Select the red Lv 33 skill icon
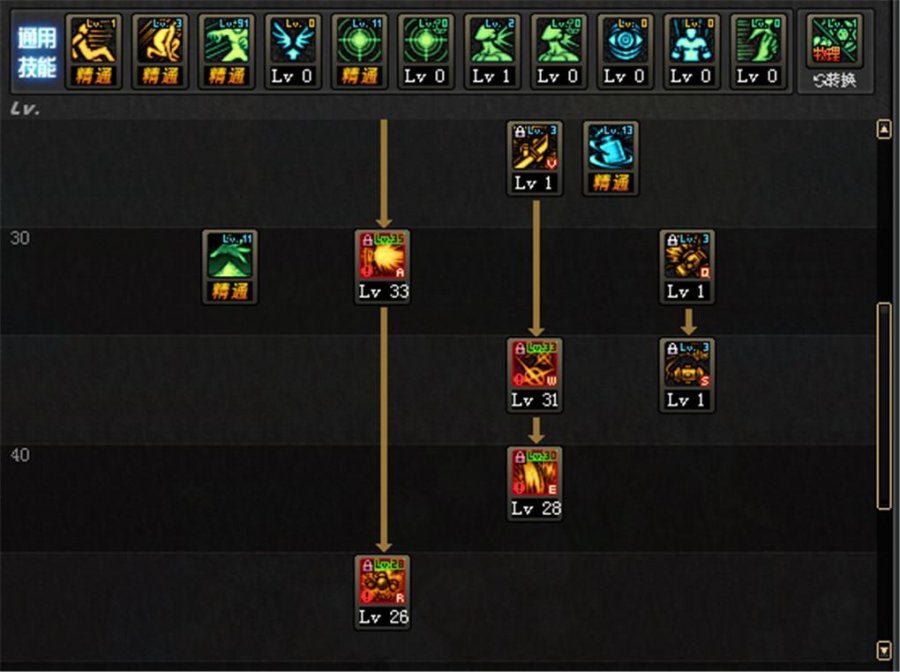 (x=382, y=258)
